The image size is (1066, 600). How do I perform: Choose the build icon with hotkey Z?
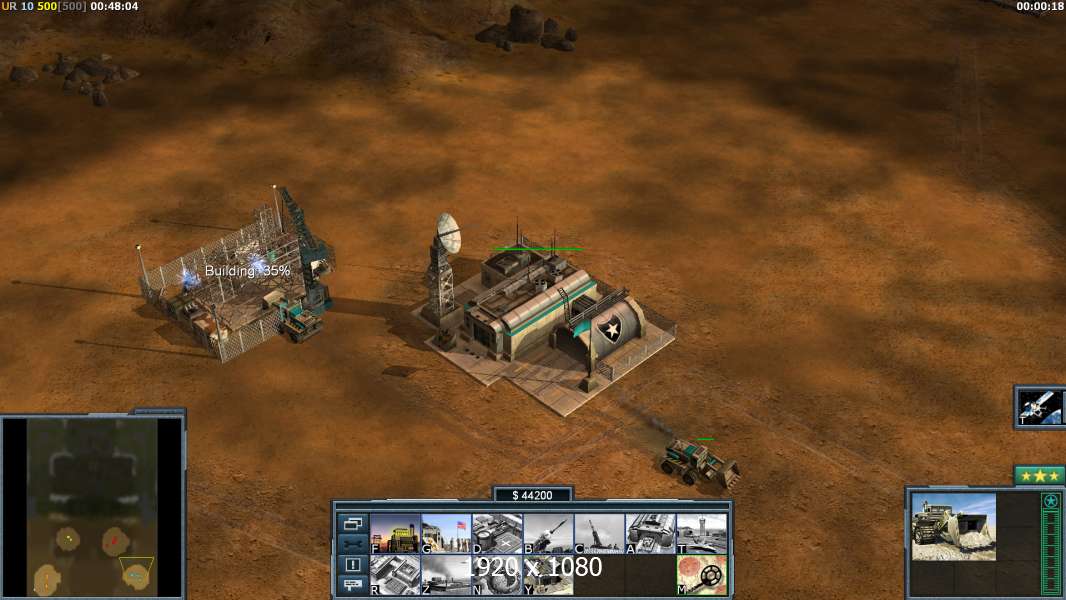446,575
